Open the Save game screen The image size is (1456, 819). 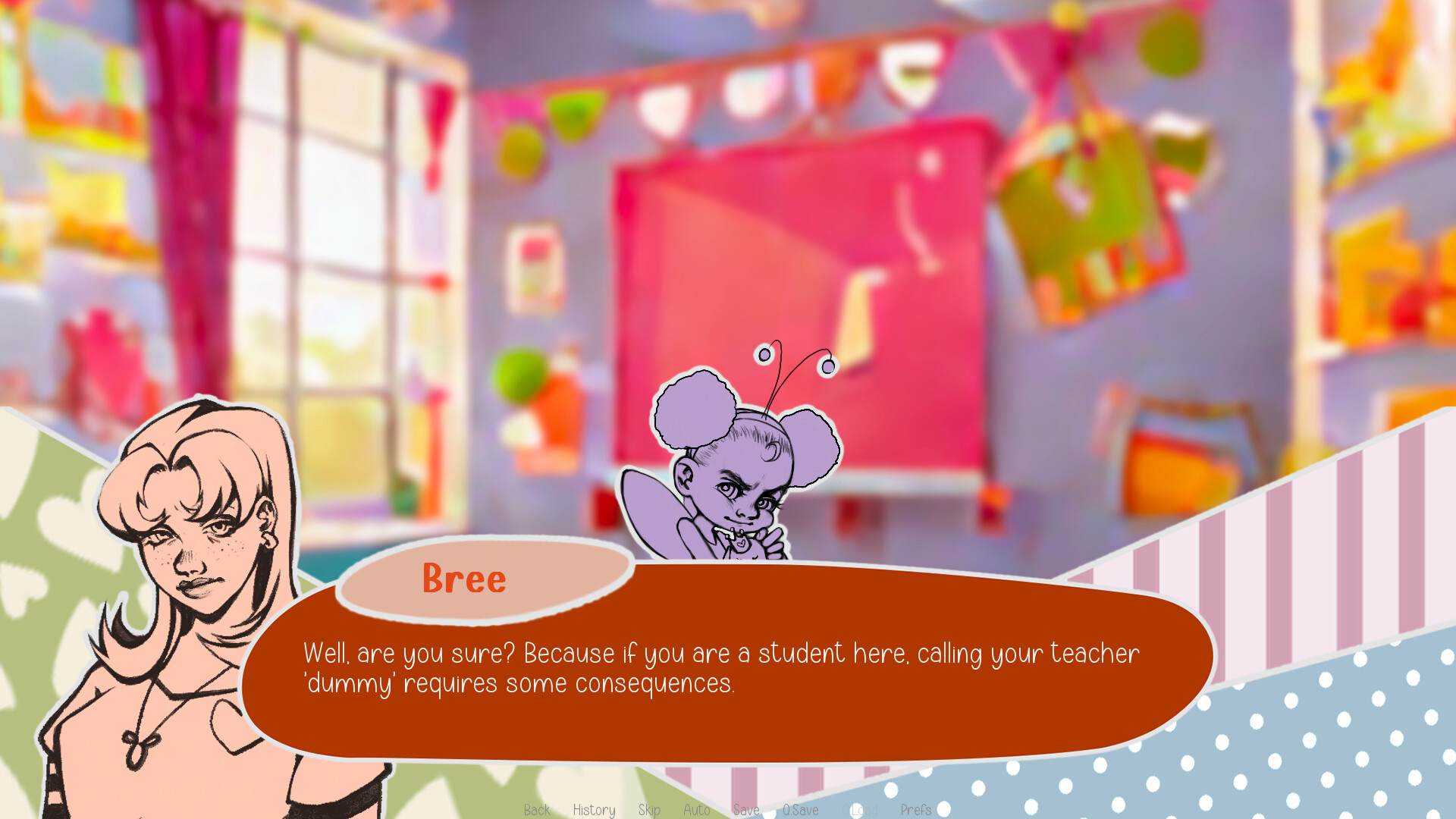(x=746, y=810)
